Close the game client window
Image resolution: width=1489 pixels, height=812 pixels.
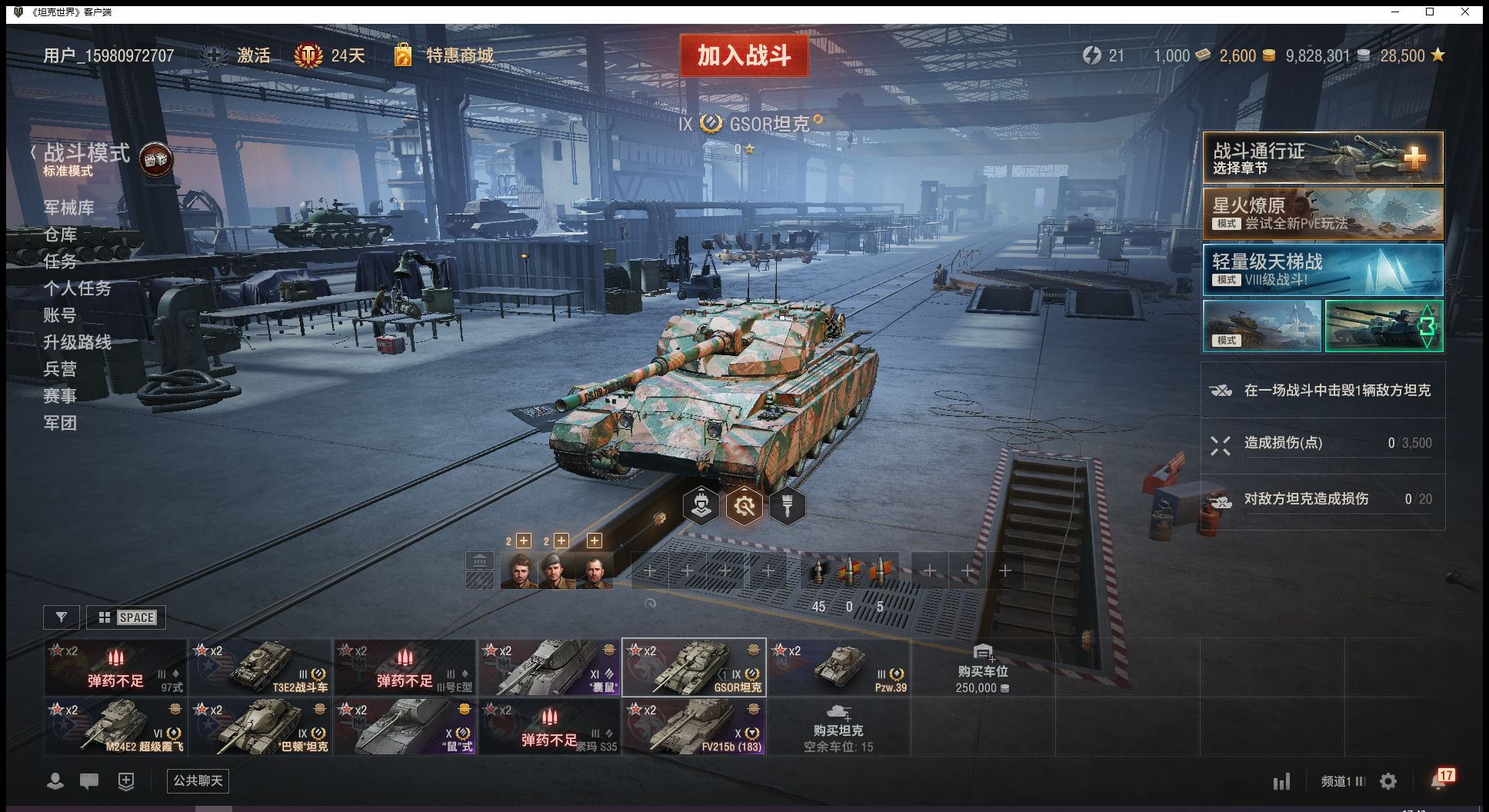pyautogui.click(x=1465, y=12)
